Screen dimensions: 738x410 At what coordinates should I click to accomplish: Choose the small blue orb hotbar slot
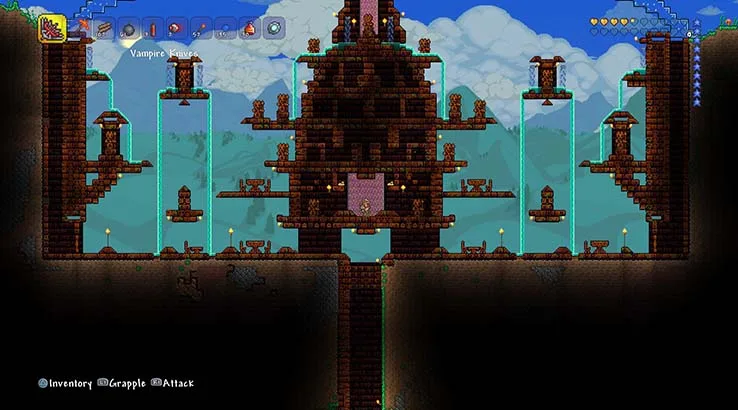(226, 28)
